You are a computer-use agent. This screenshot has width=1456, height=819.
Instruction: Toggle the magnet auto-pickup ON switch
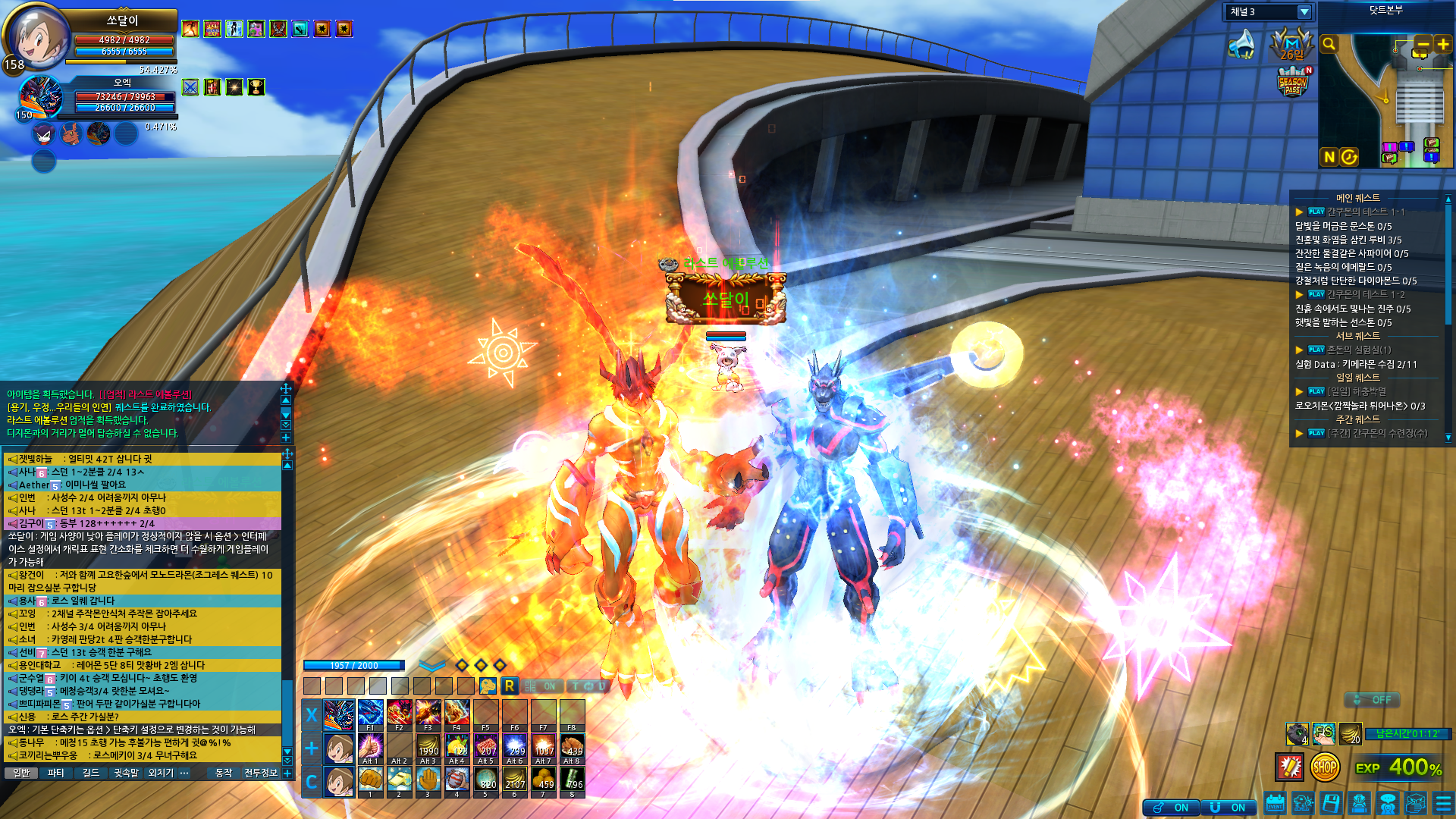click(1229, 808)
